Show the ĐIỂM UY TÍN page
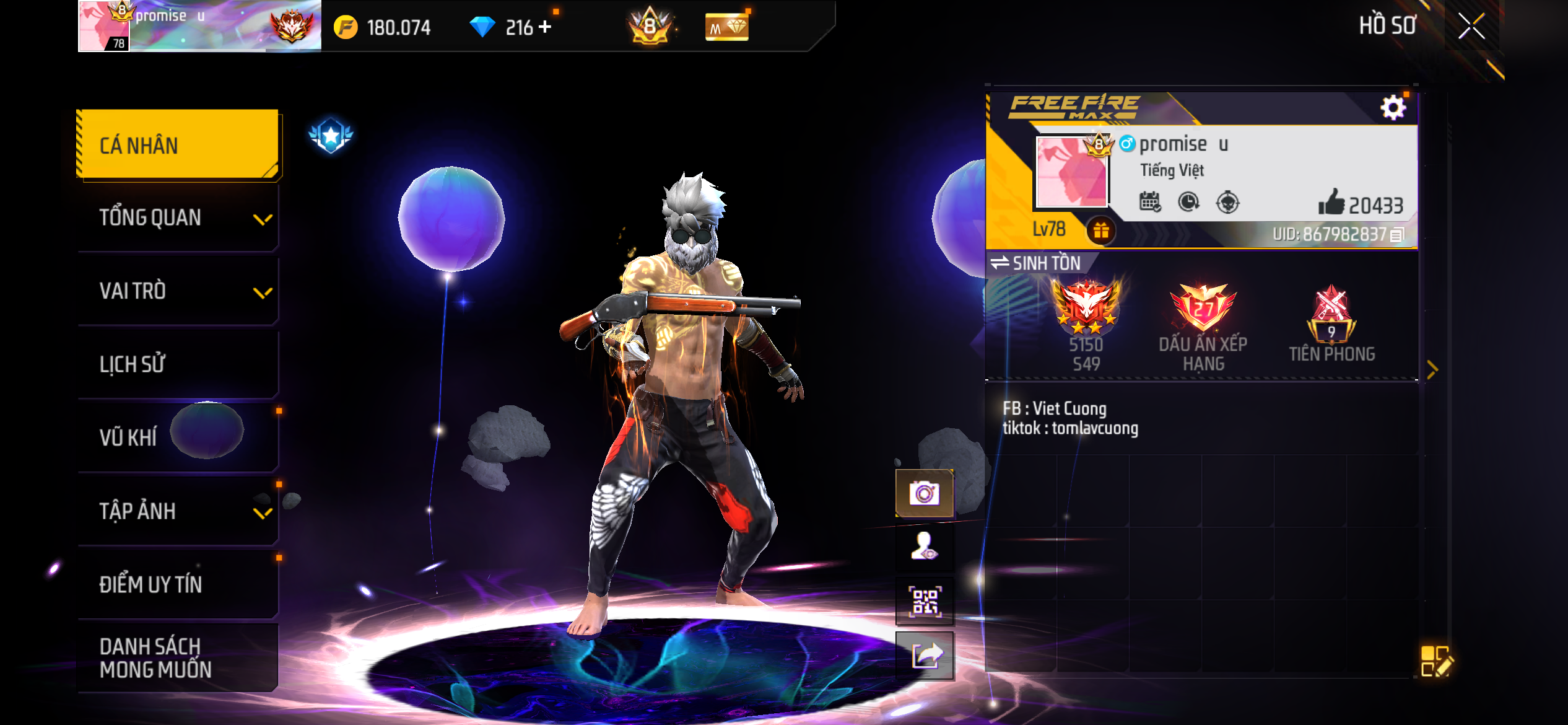This screenshot has width=1568, height=725. pyautogui.click(x=178, y=584)
